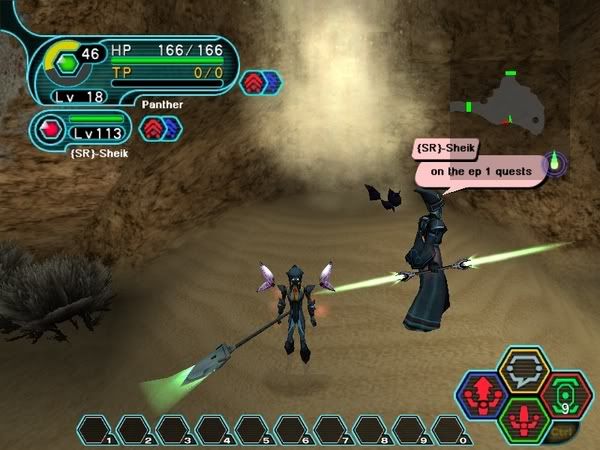Image resolution: width=600 pixels, height=450 pixels.
Task: Activate the blue-bordered heavy attack hexagon
Action: (484, 392)
